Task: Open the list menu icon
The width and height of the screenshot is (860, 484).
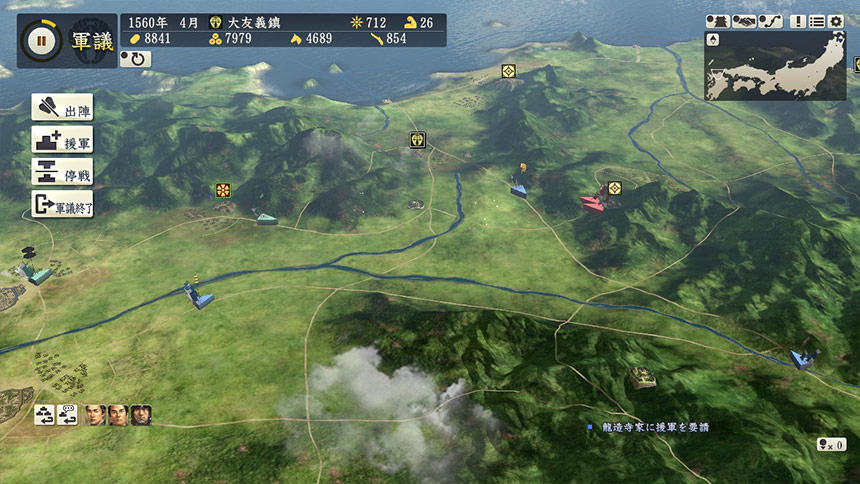Action: click(817, 21)
